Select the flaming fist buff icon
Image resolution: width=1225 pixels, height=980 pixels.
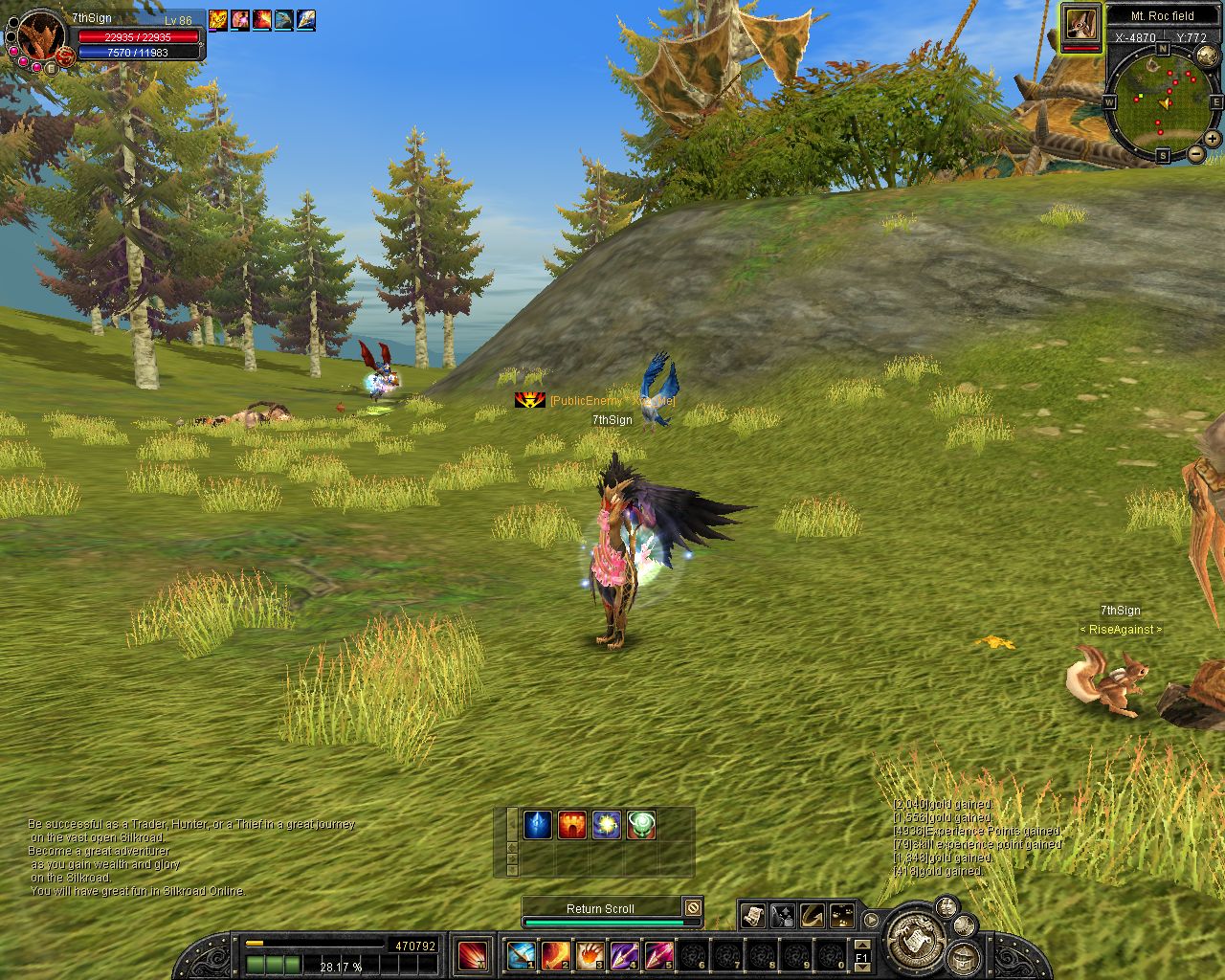tap(218, 19)
